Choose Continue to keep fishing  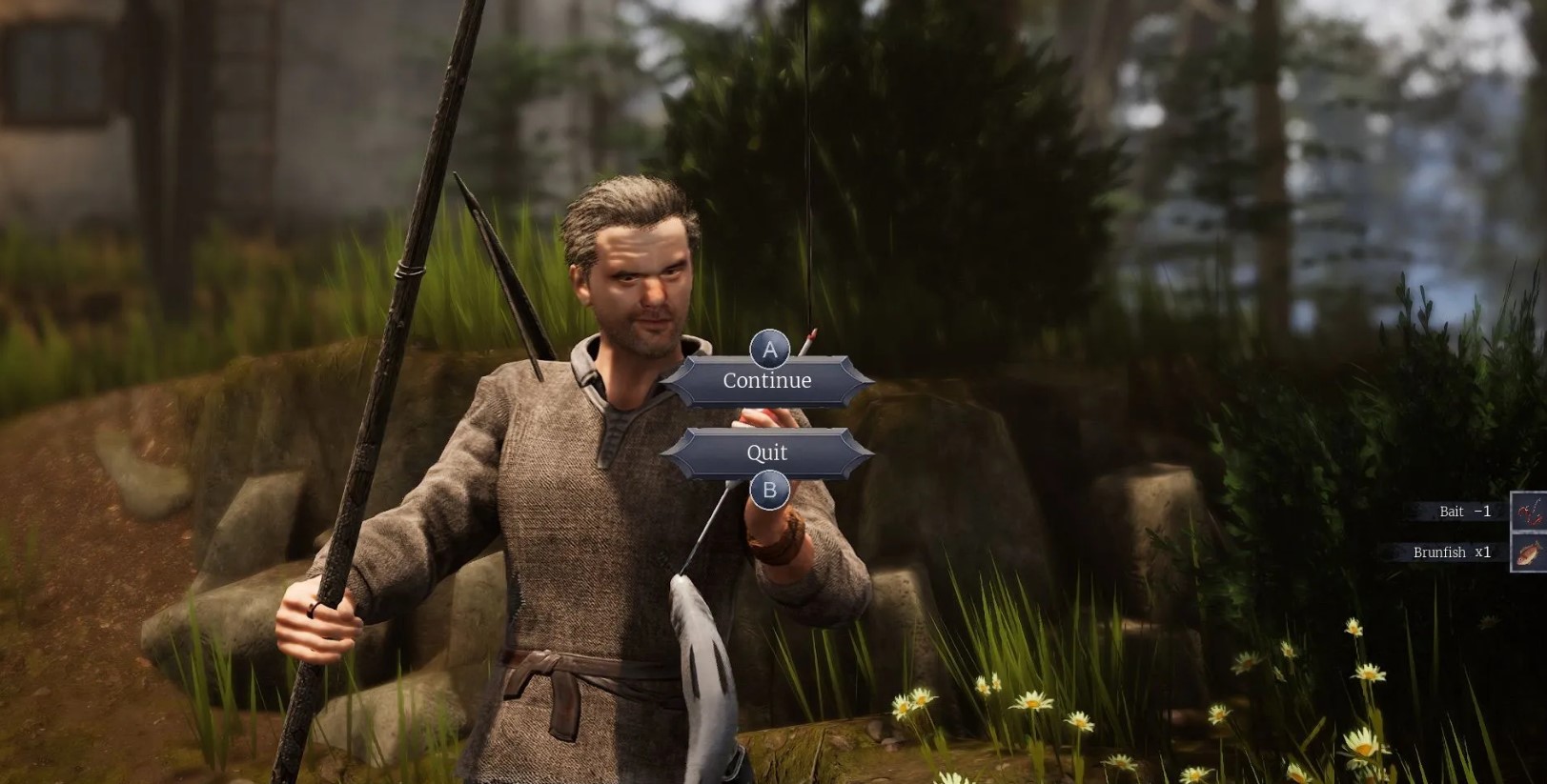[x=766, y=381]
